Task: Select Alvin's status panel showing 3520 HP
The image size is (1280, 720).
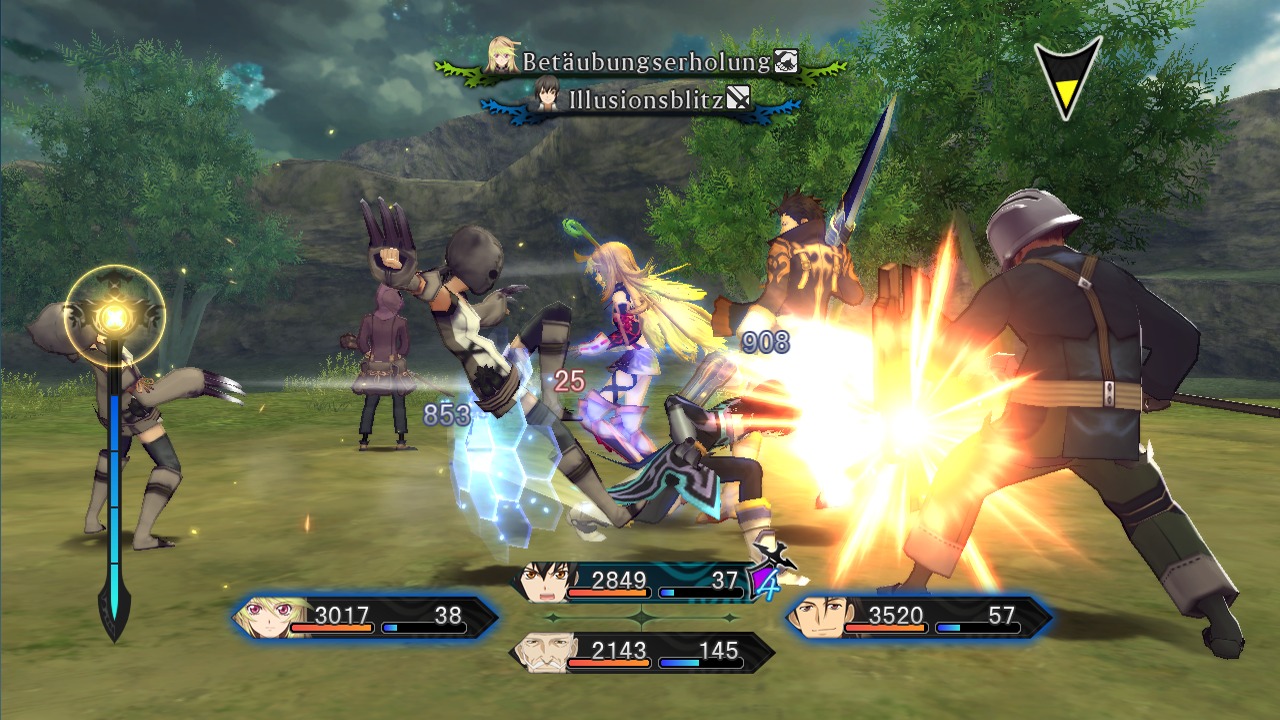Action: click(918, 617)
